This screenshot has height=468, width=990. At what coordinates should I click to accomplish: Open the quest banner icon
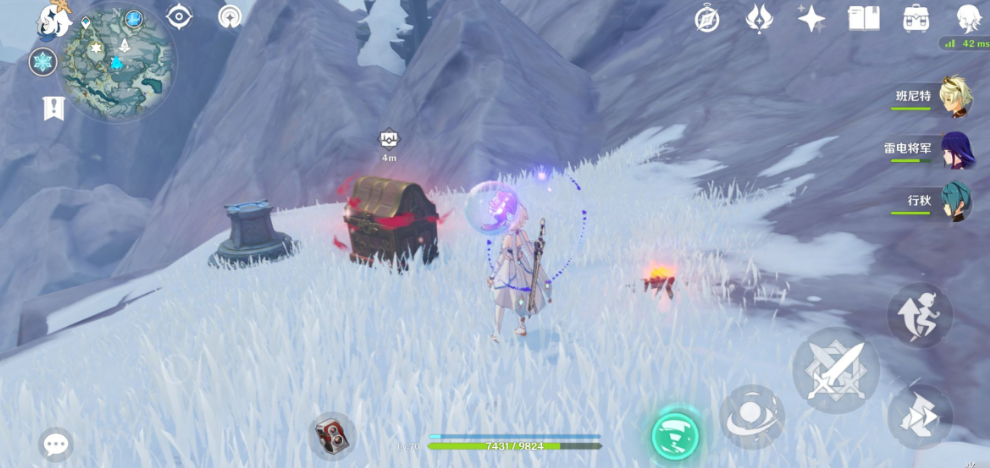coord(53,108)
